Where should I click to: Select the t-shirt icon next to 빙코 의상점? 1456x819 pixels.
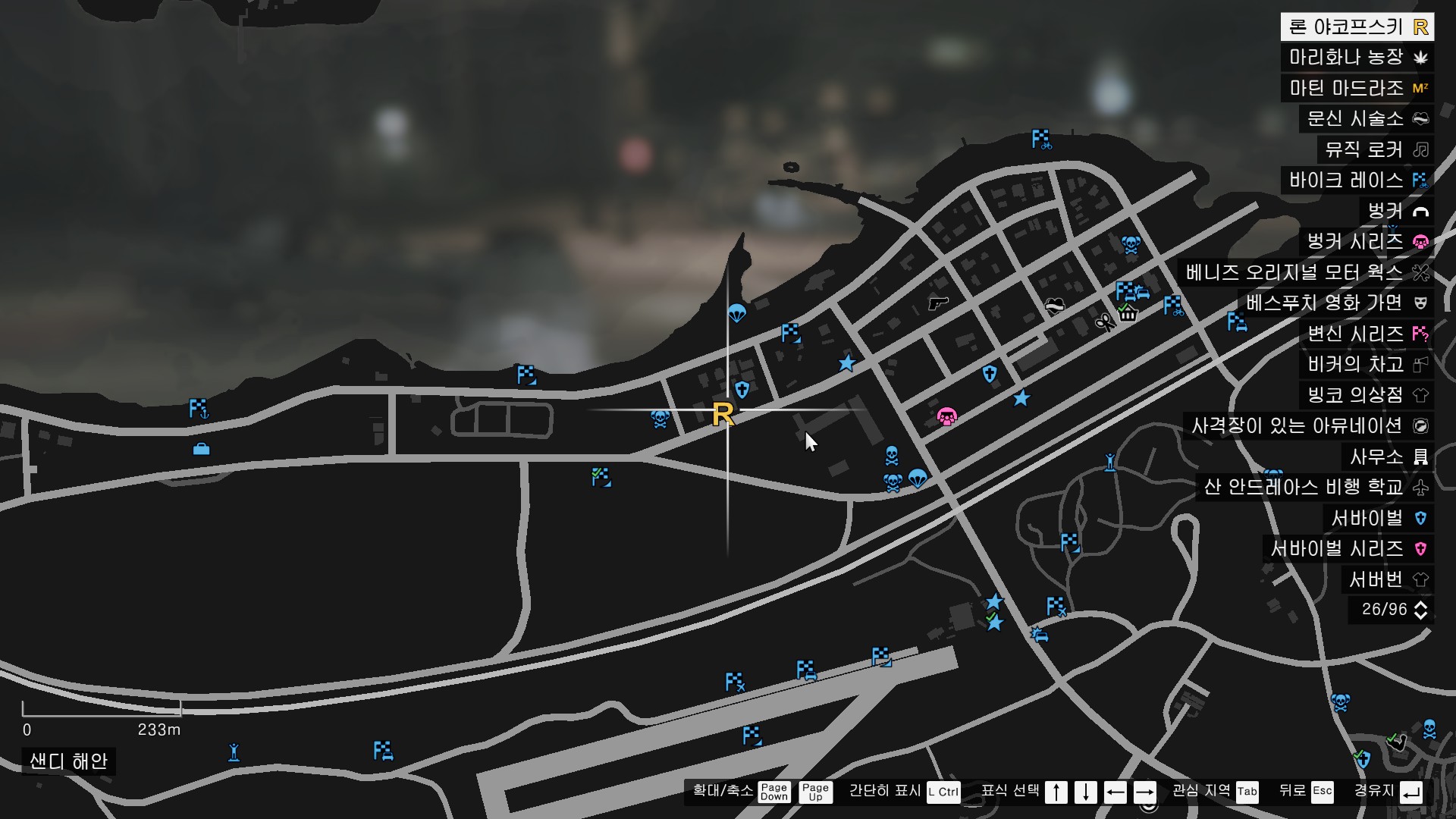[x=1420, y=396]
